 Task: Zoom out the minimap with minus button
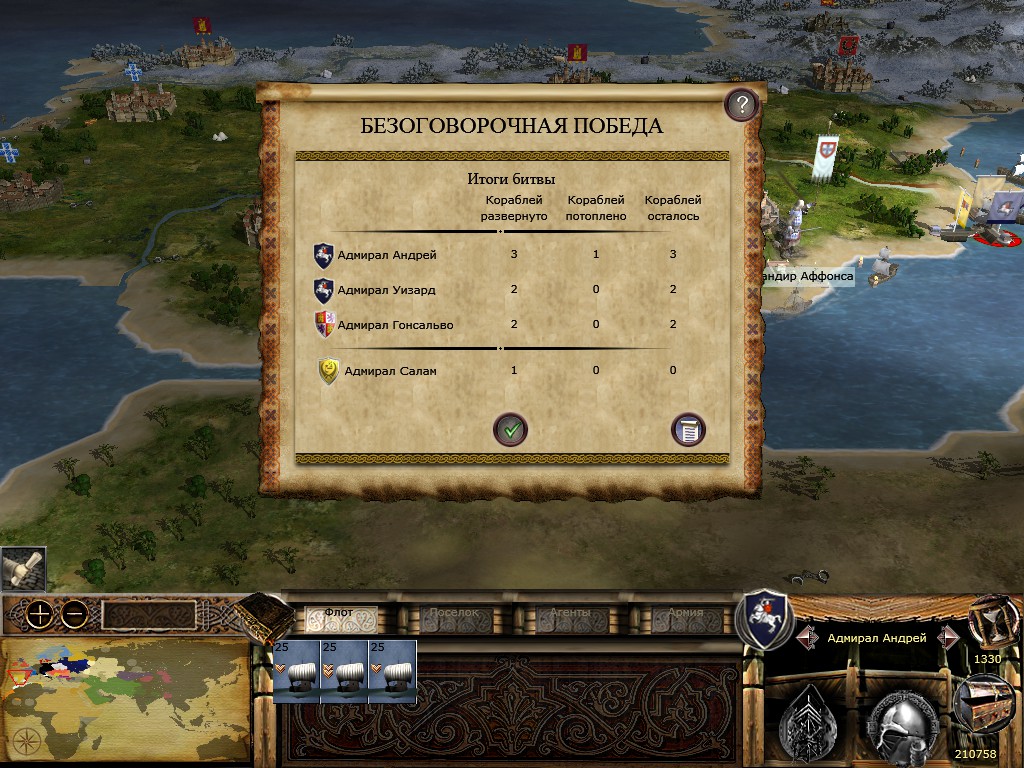[73, 615]
